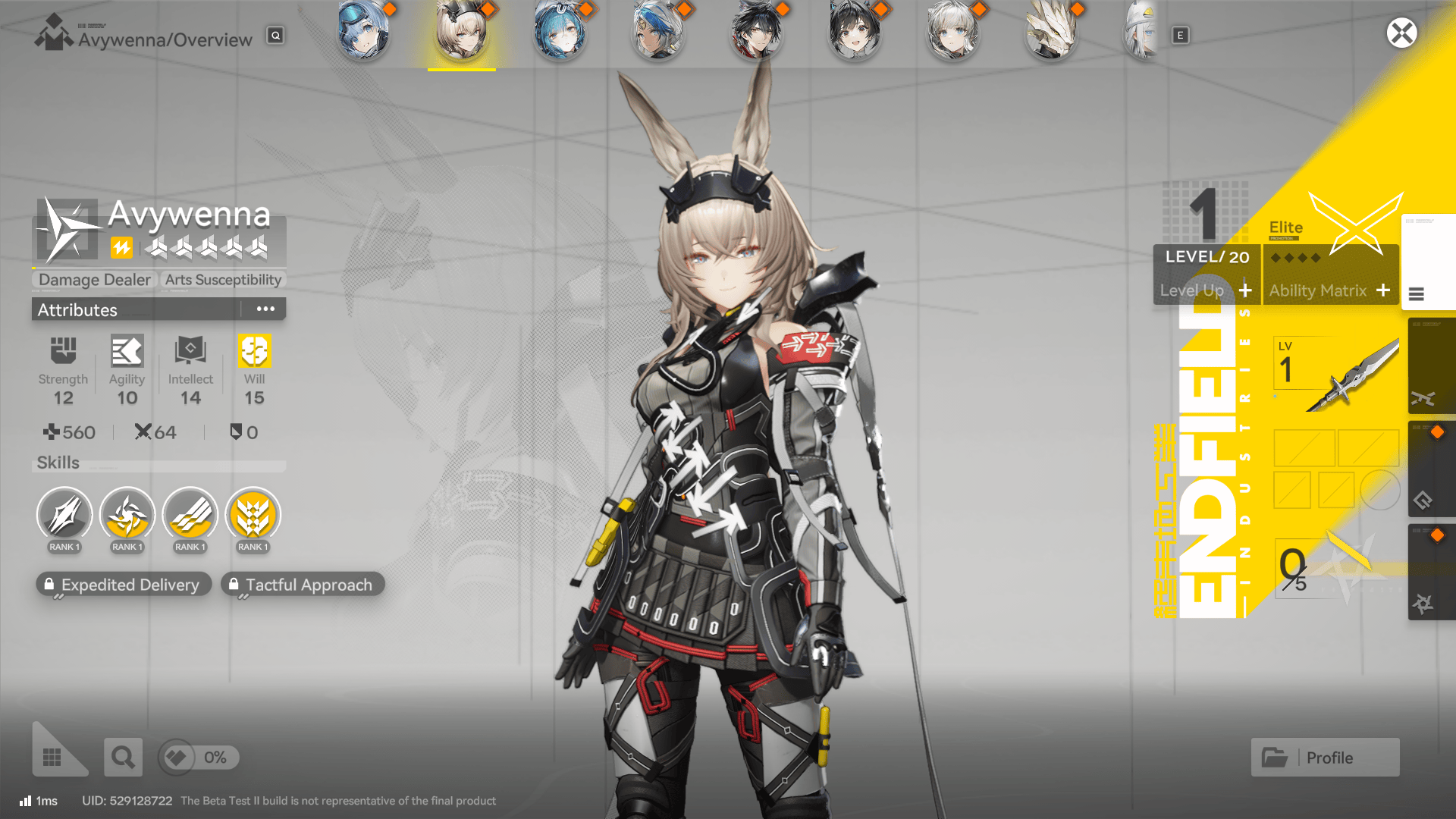Select the highlighted Will attribute icon
Viewport: 1456px width, 819px height.
(x=253, y=351)
